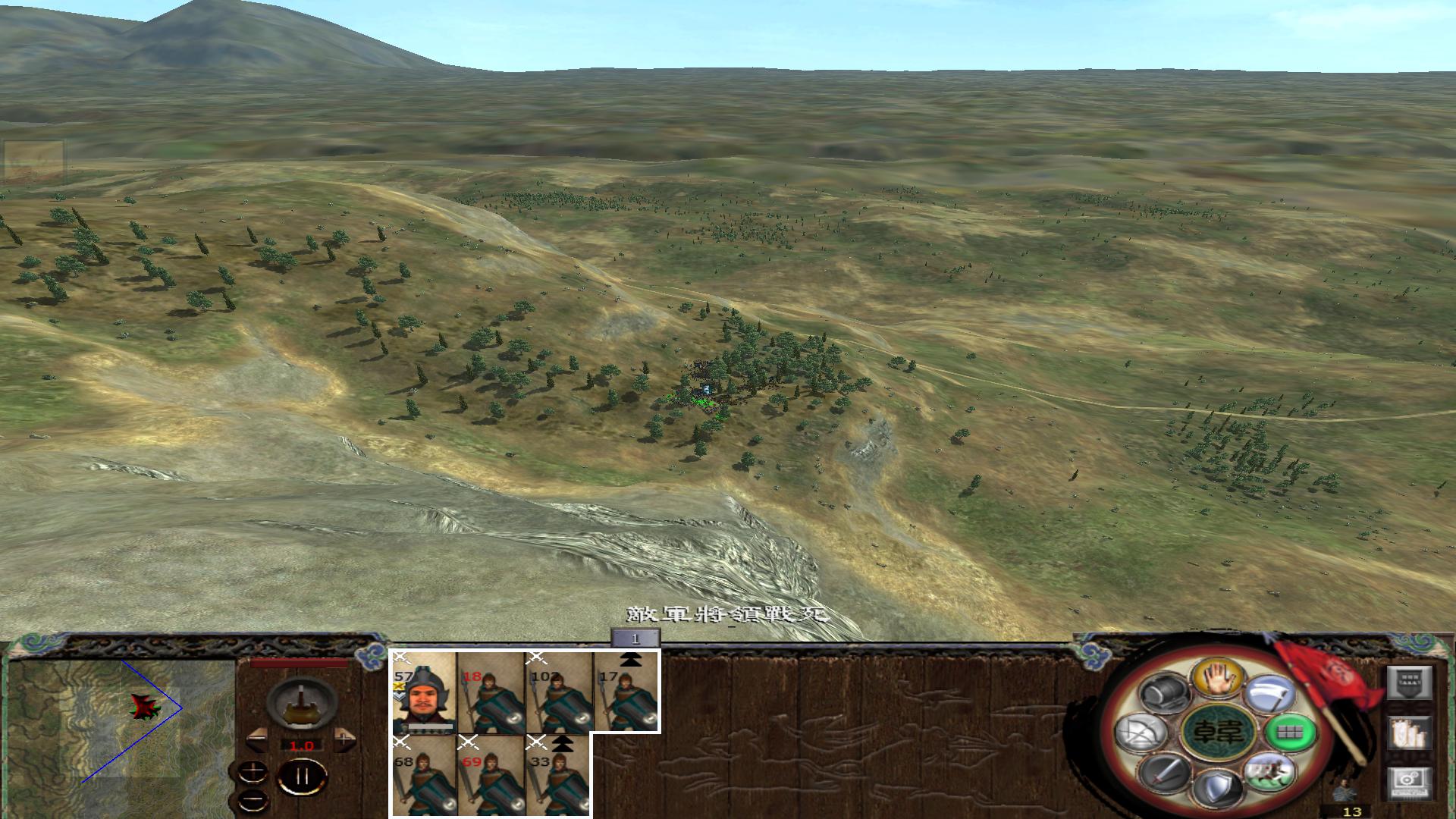
Task: Toggle the top shield banner button on the right
Action: pyautogui.click(x=1409, y=682)
